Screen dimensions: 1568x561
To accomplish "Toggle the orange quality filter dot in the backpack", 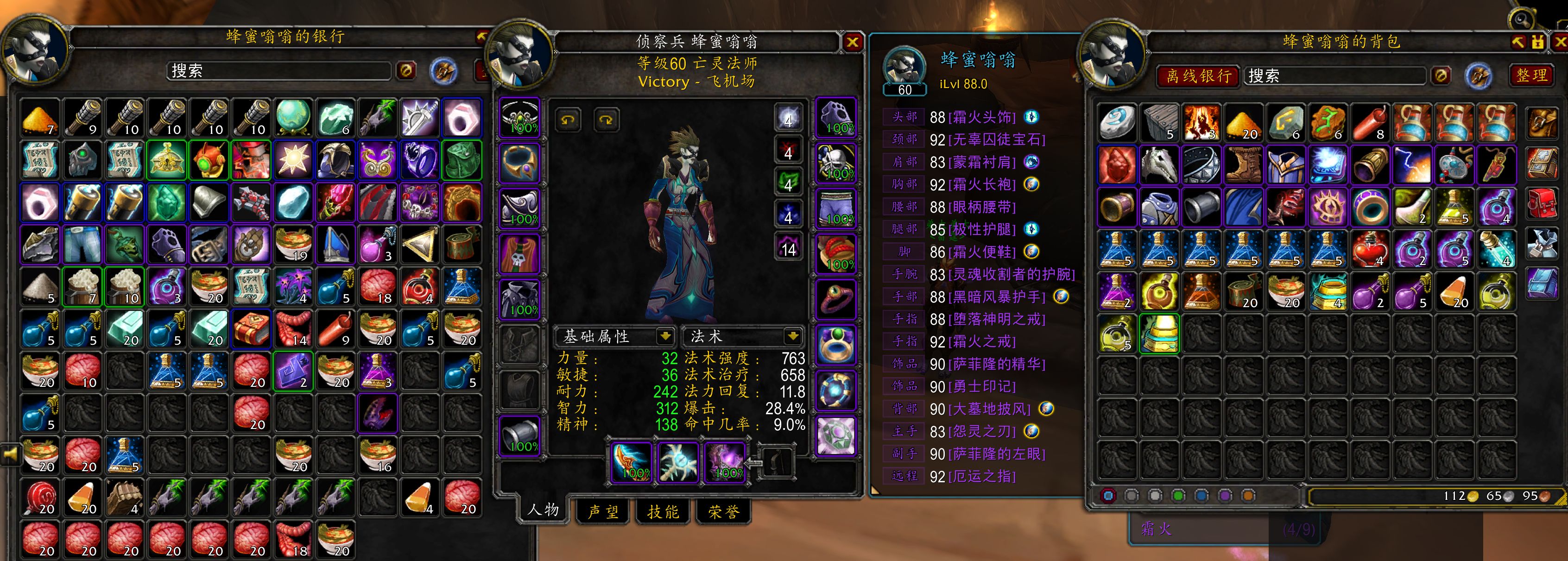I will [x=1249, y=495].
